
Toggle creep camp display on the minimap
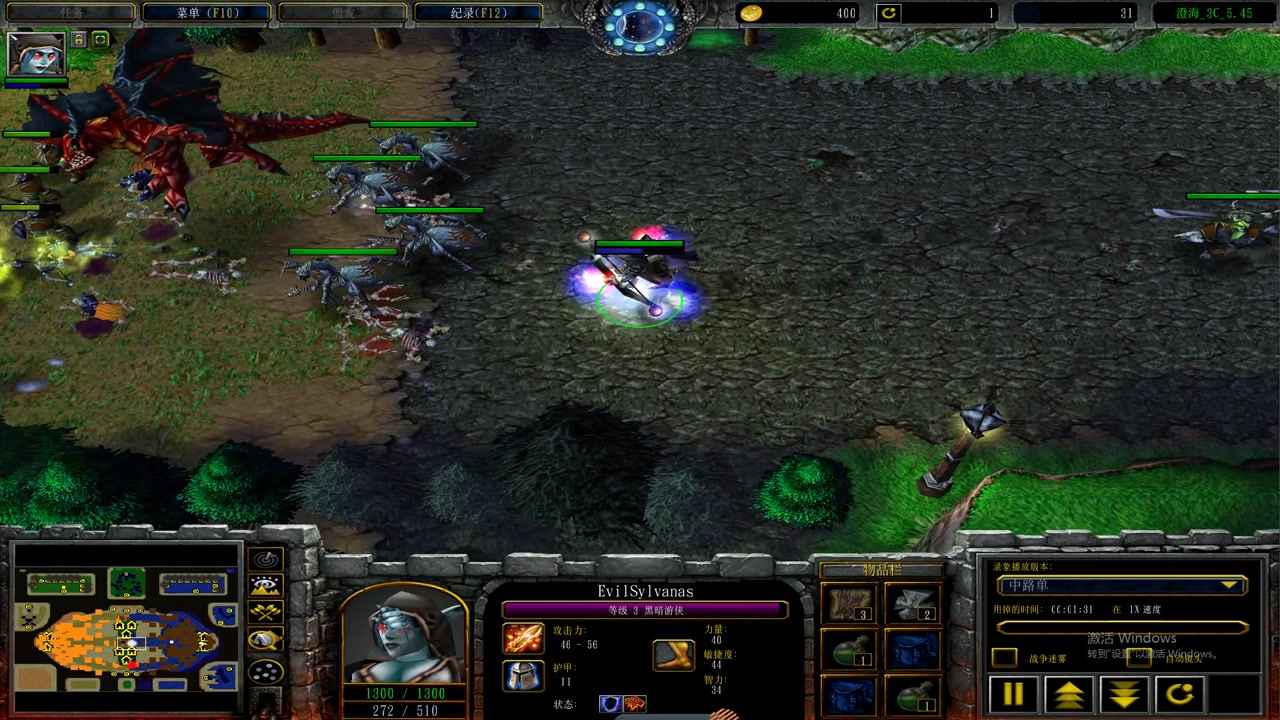[x=266, y=640]
